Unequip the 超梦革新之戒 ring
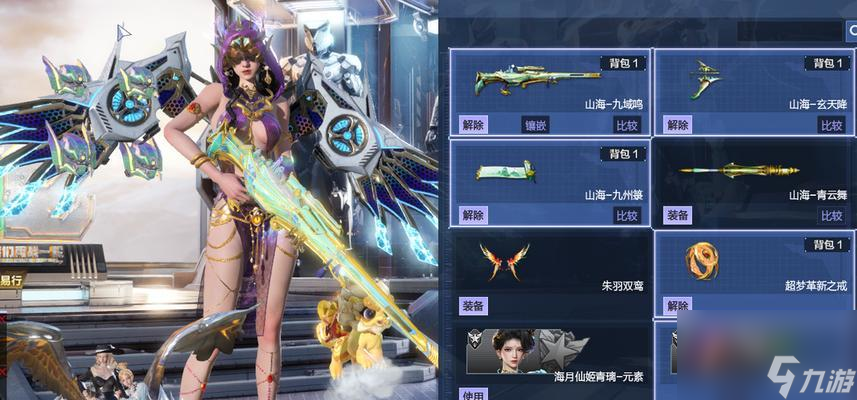This screenshot has height=400, width=857. pyautogui.click(x=677, y=305)
